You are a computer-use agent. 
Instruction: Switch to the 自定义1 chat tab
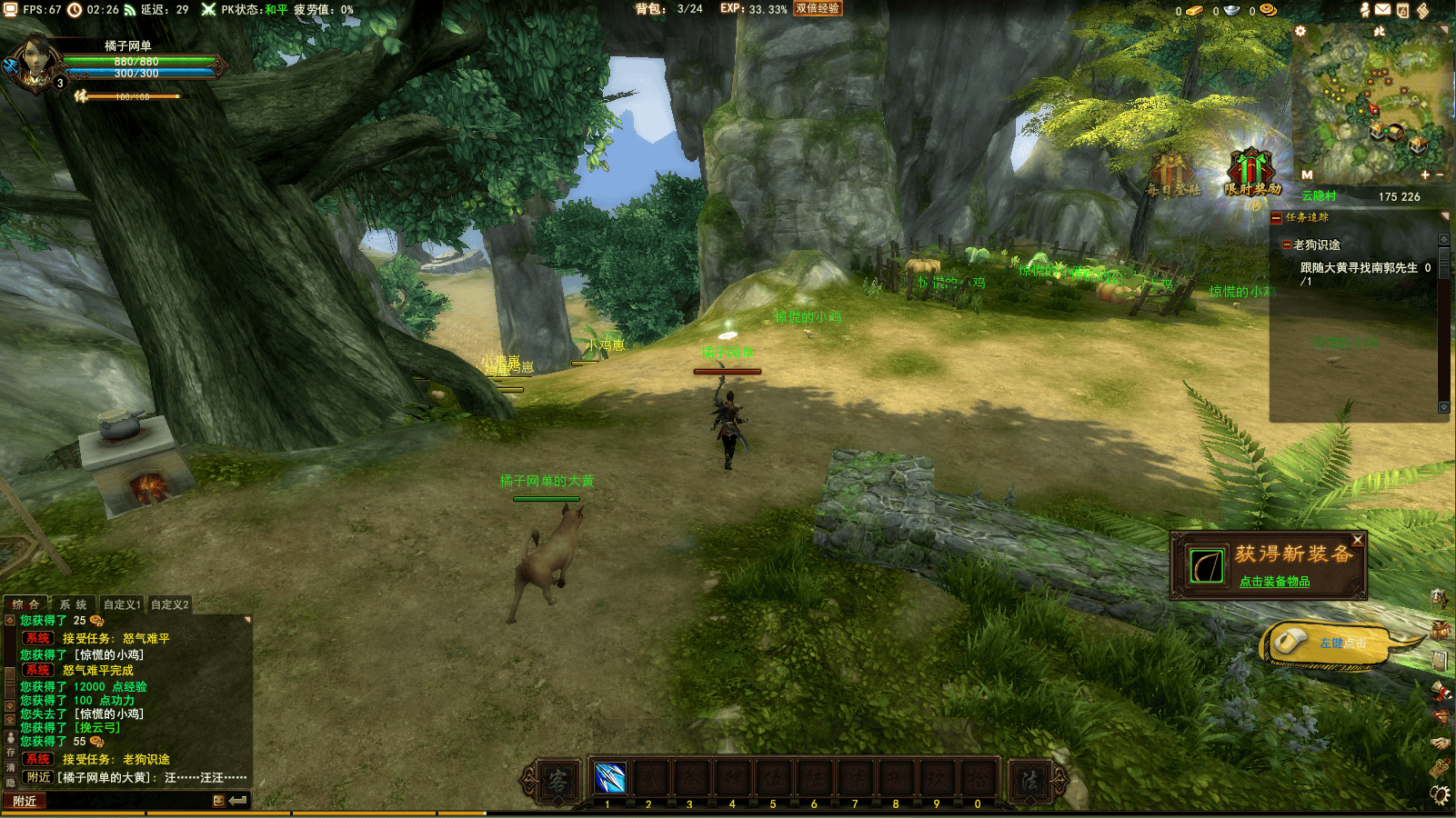[122, 604]
